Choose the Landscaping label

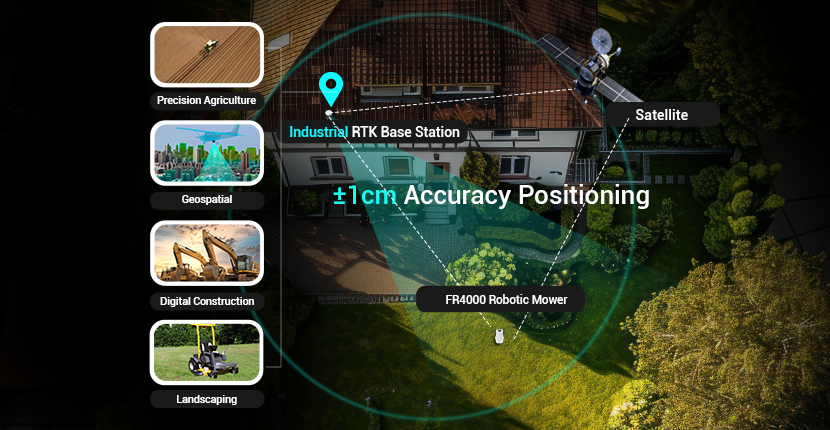tap(206, 399)
